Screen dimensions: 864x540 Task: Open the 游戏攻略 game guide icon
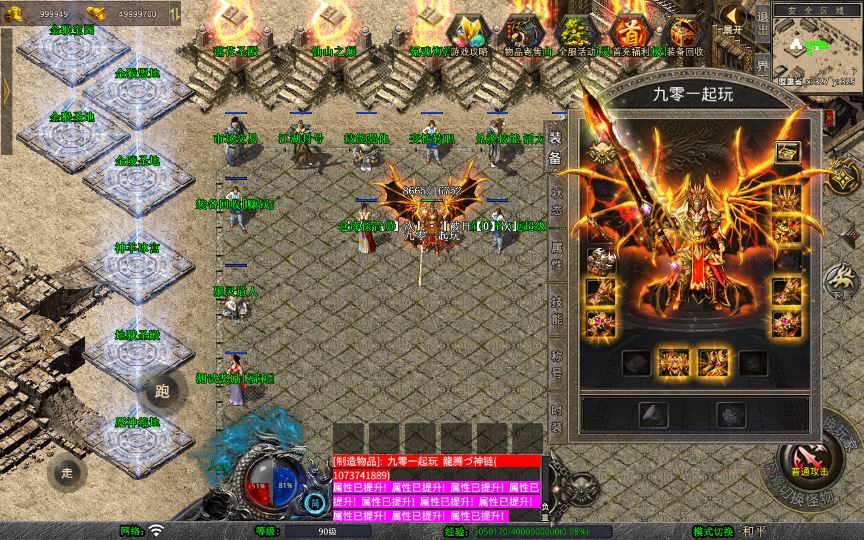(468, 33)
